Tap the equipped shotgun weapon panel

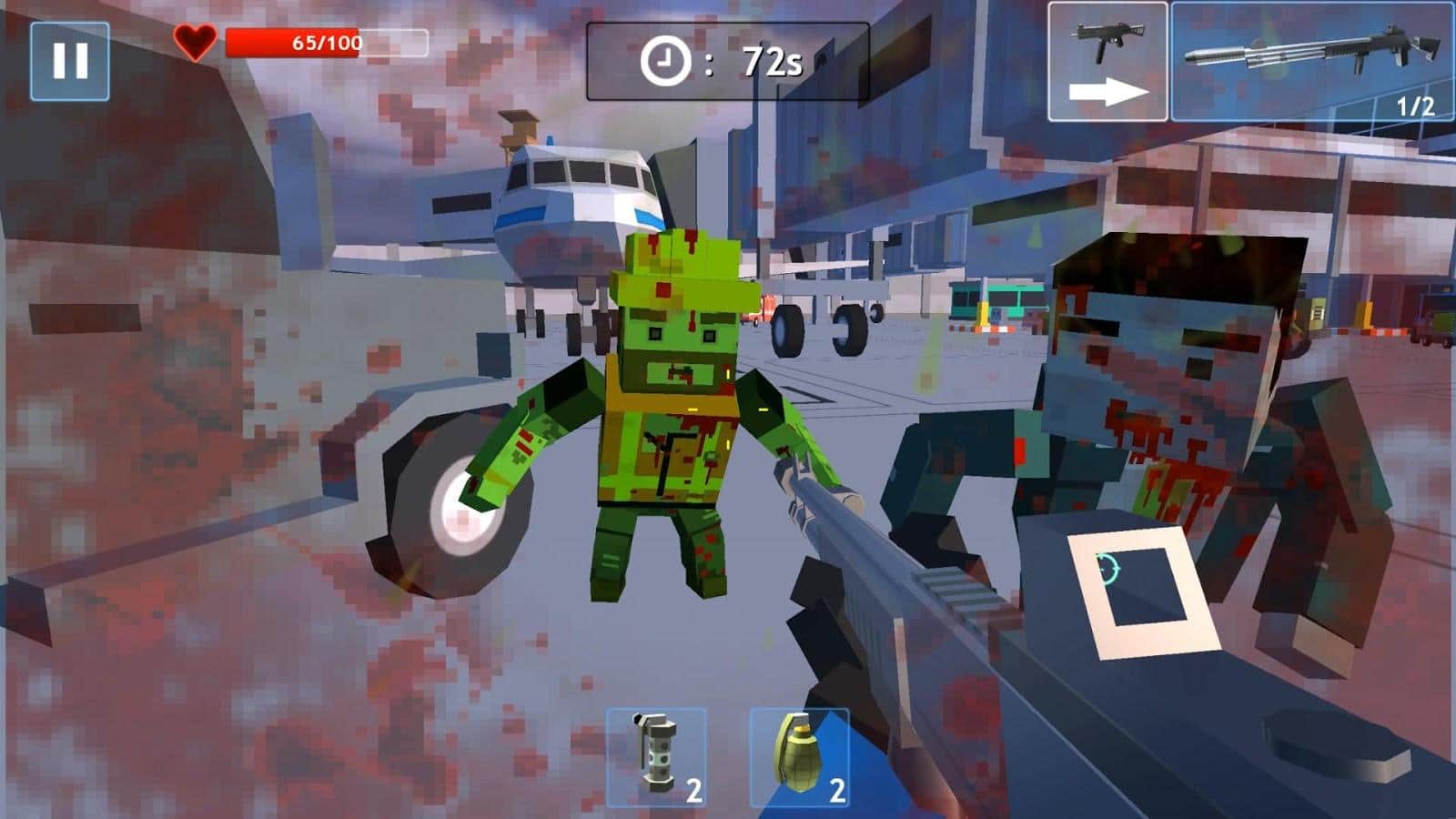(x=1312, y=62)
